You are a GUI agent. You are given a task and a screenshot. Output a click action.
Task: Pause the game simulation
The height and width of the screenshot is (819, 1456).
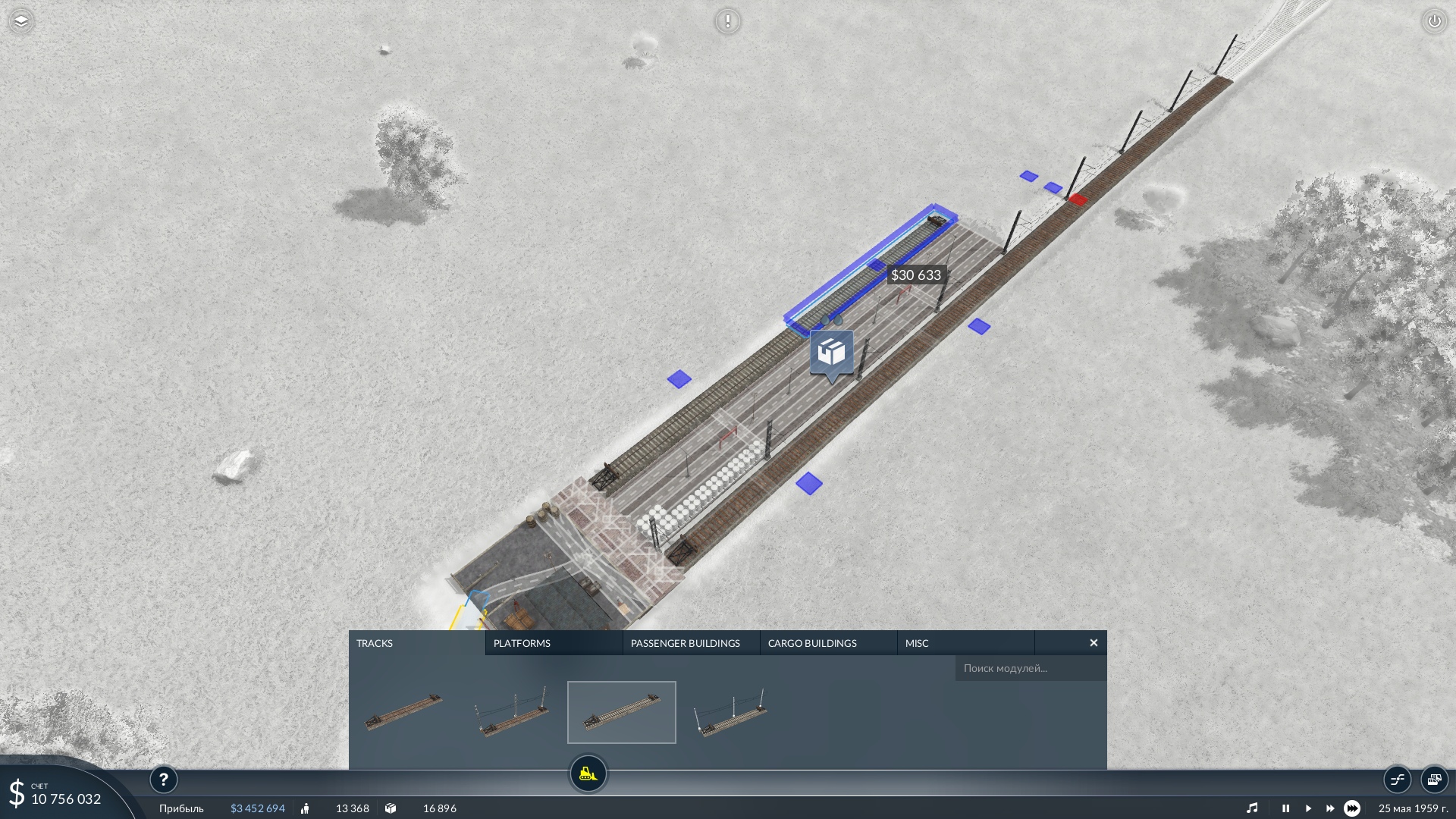coord(1285,808)
